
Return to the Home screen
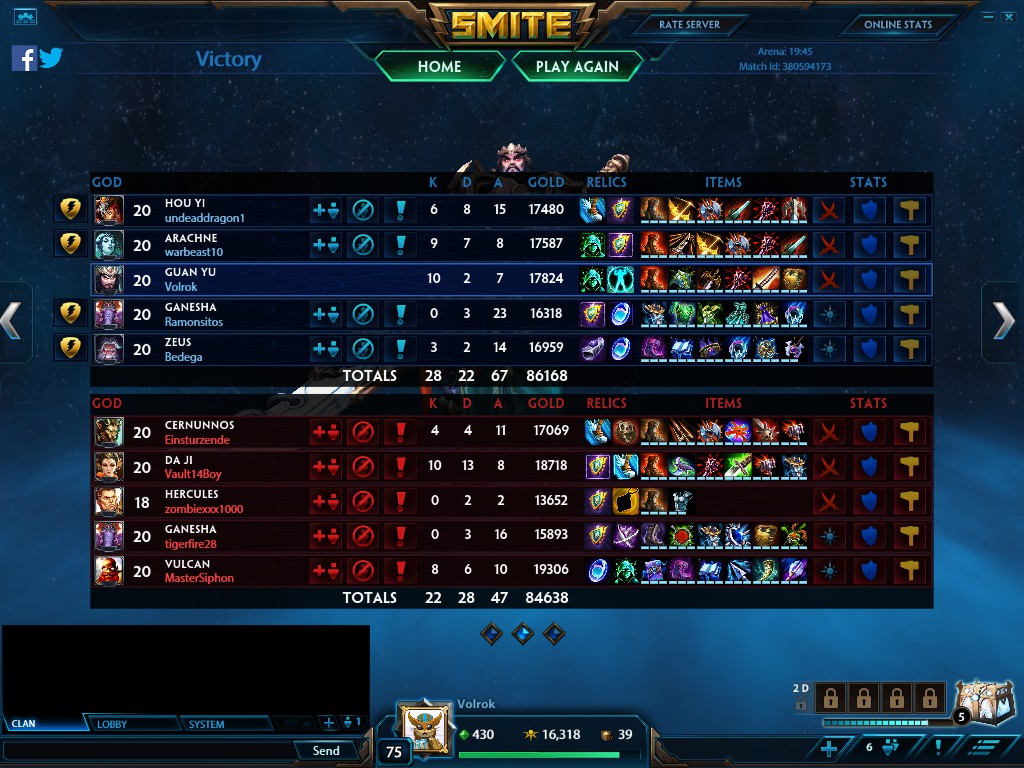pos(439,66)
